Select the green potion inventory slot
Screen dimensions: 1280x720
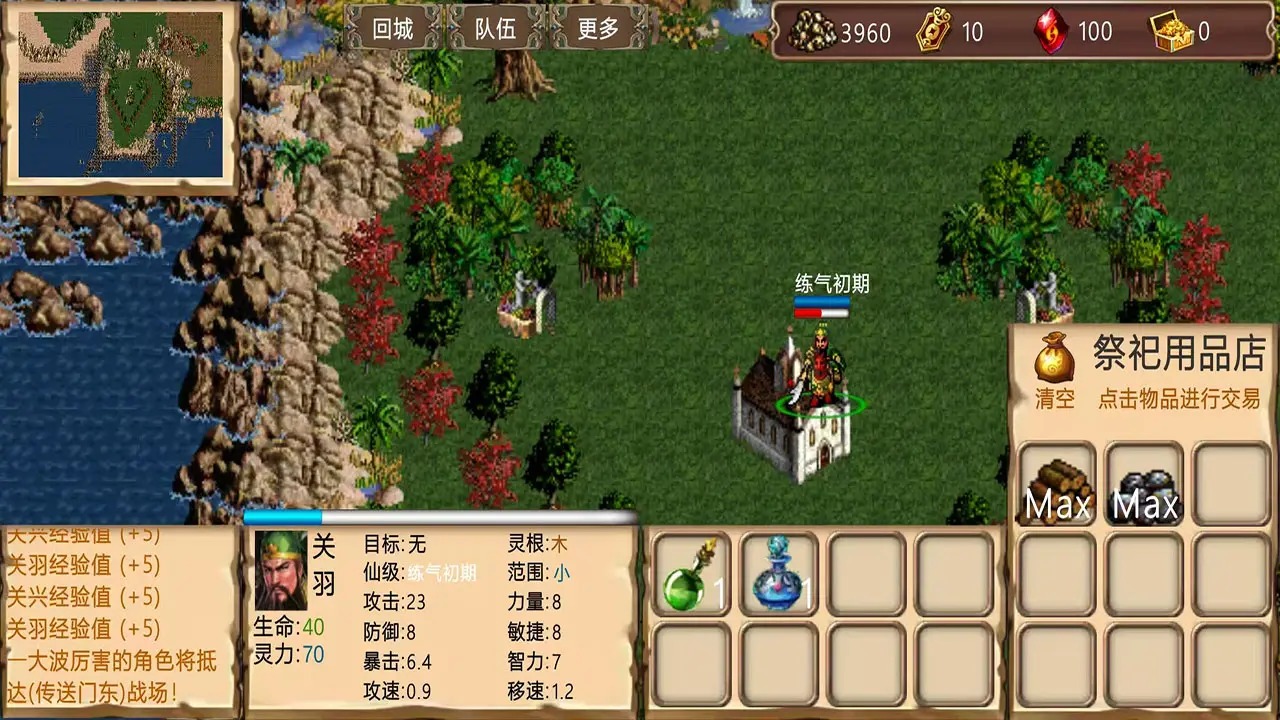691,573
